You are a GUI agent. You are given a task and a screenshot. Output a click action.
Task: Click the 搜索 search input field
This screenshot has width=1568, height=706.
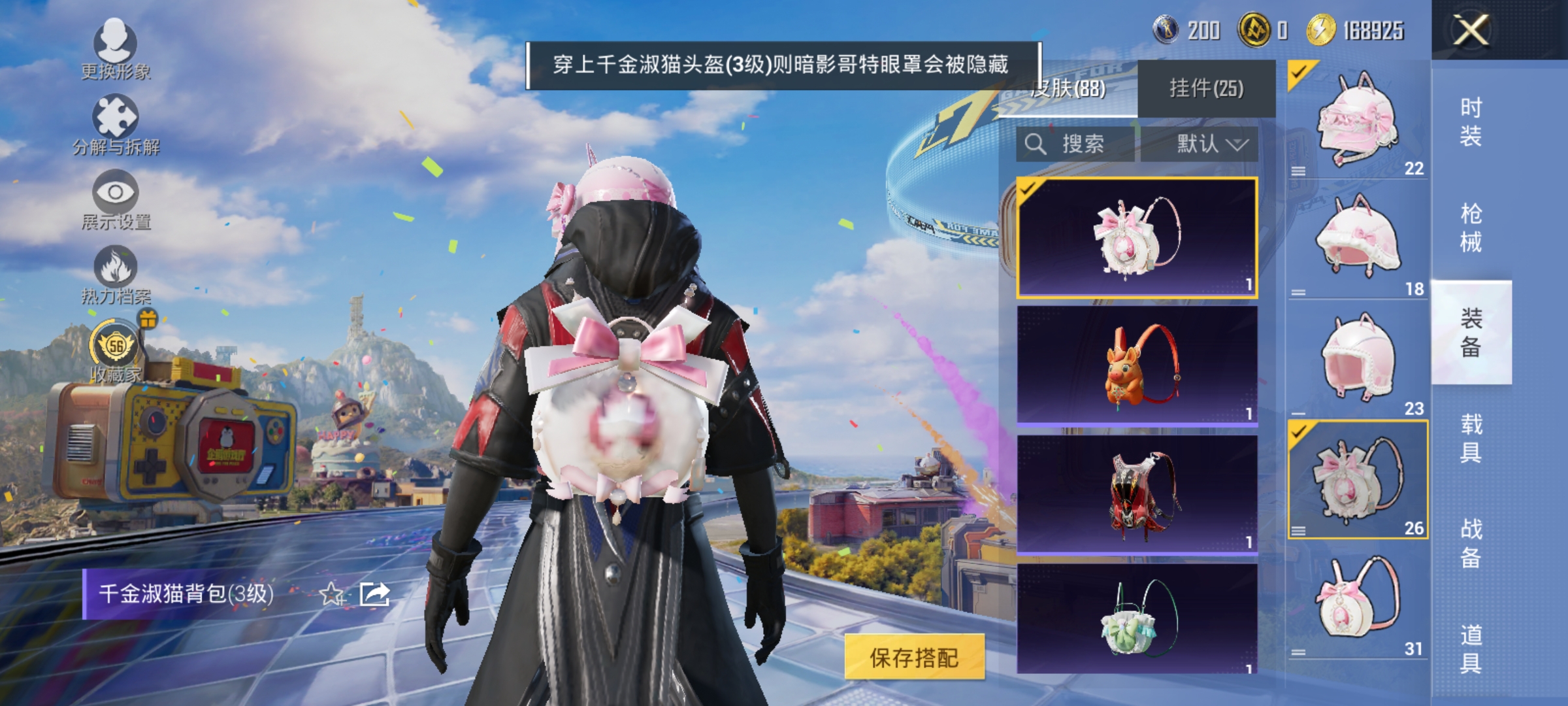click(x=1085, y=144)
